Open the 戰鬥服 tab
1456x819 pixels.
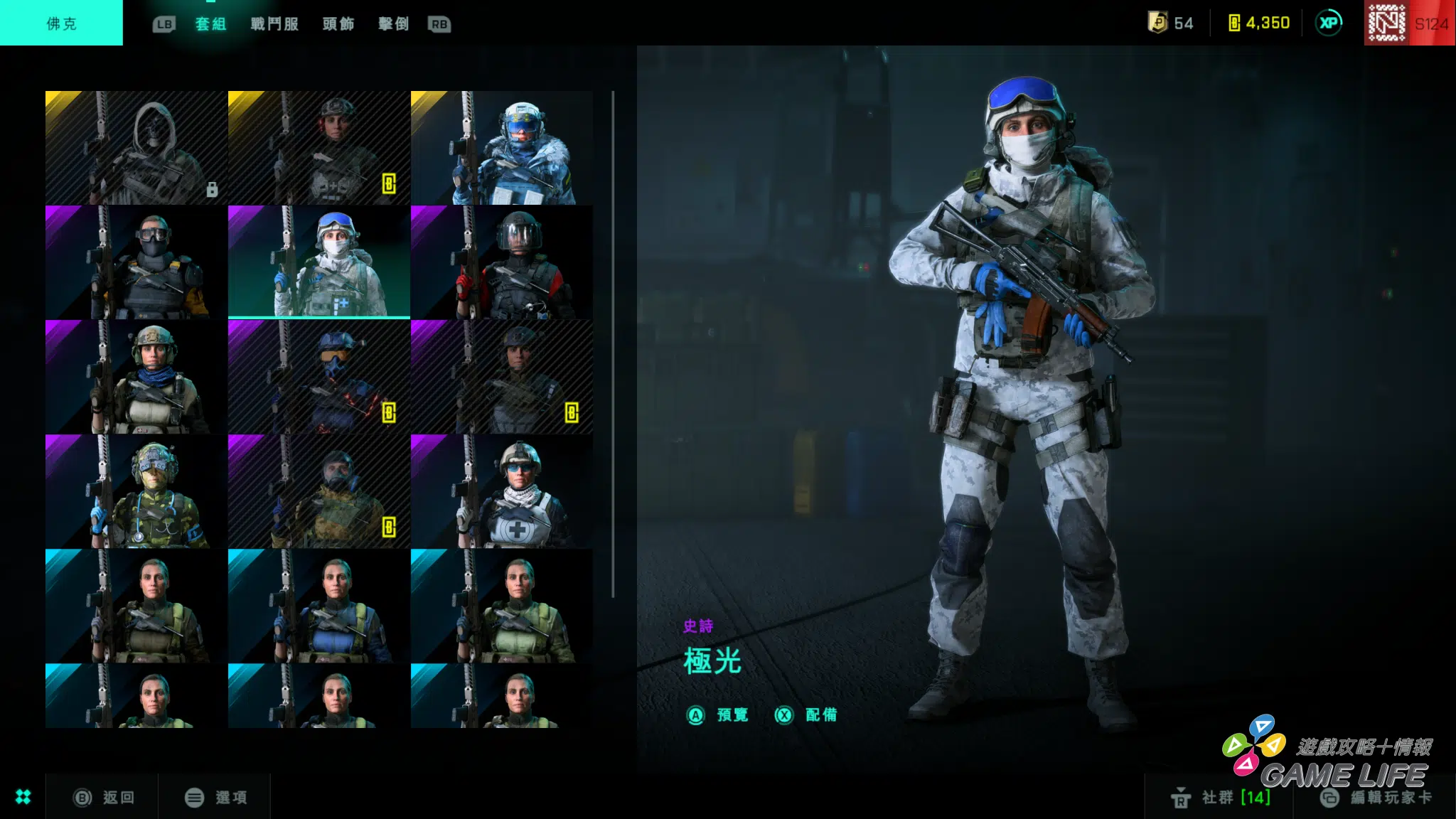[x=274, y=24]
